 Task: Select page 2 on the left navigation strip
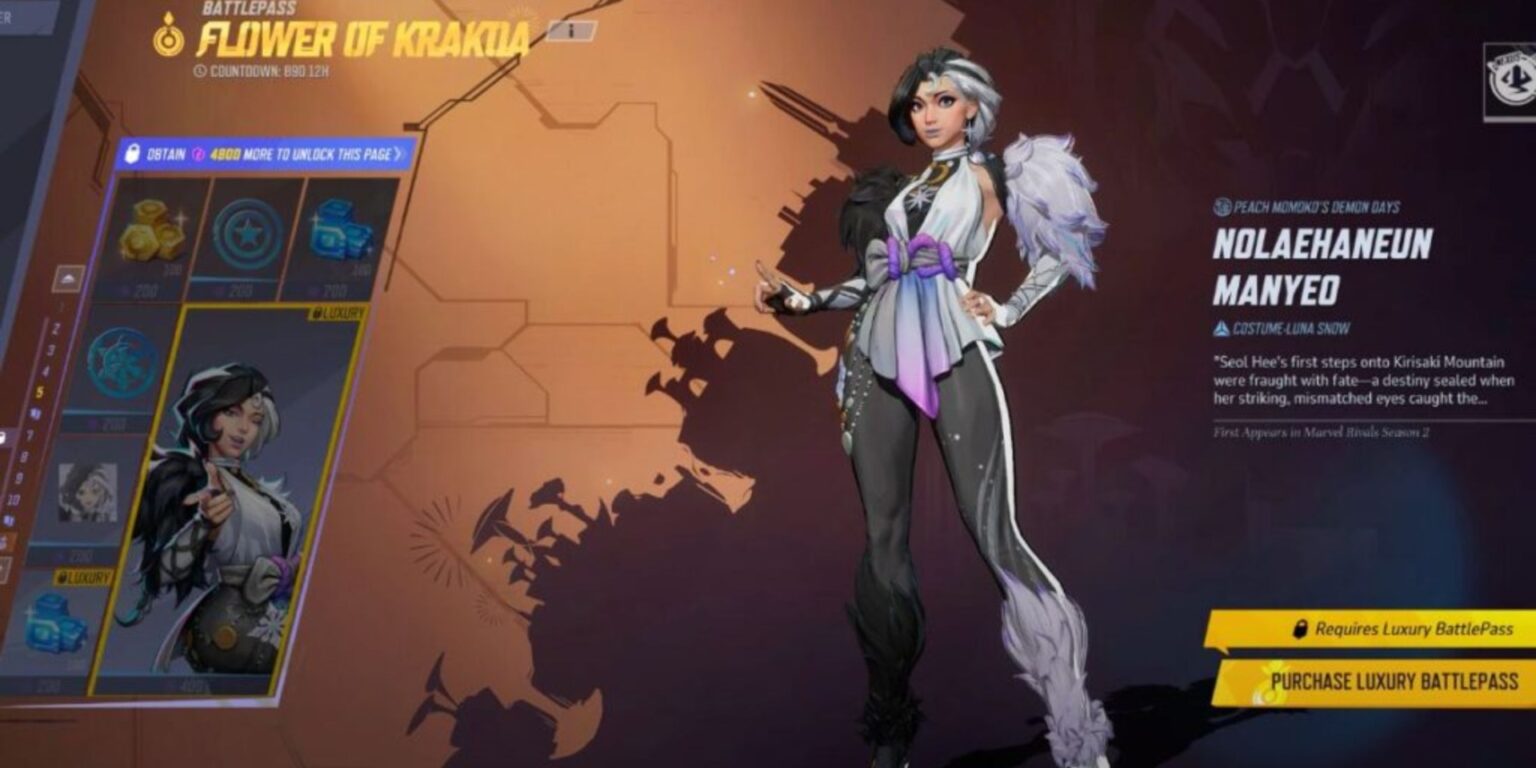tap(55, 327)
